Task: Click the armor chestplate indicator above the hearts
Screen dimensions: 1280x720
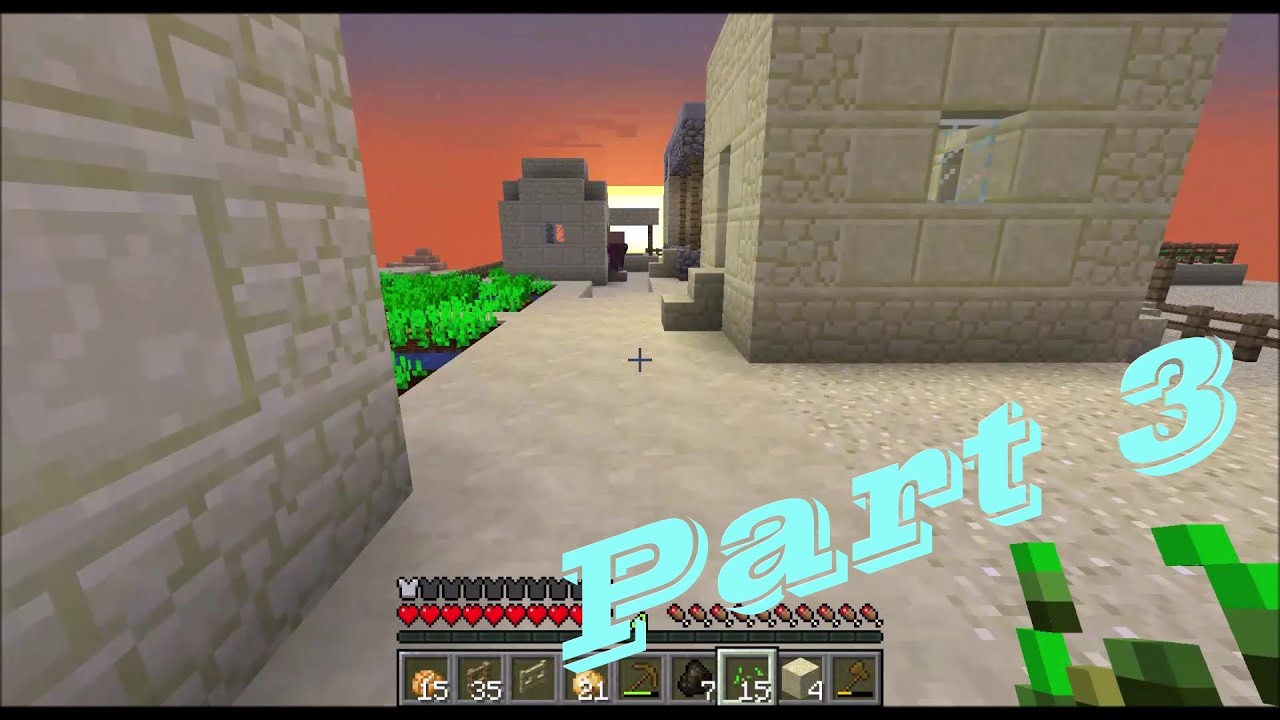Action: 410,590
